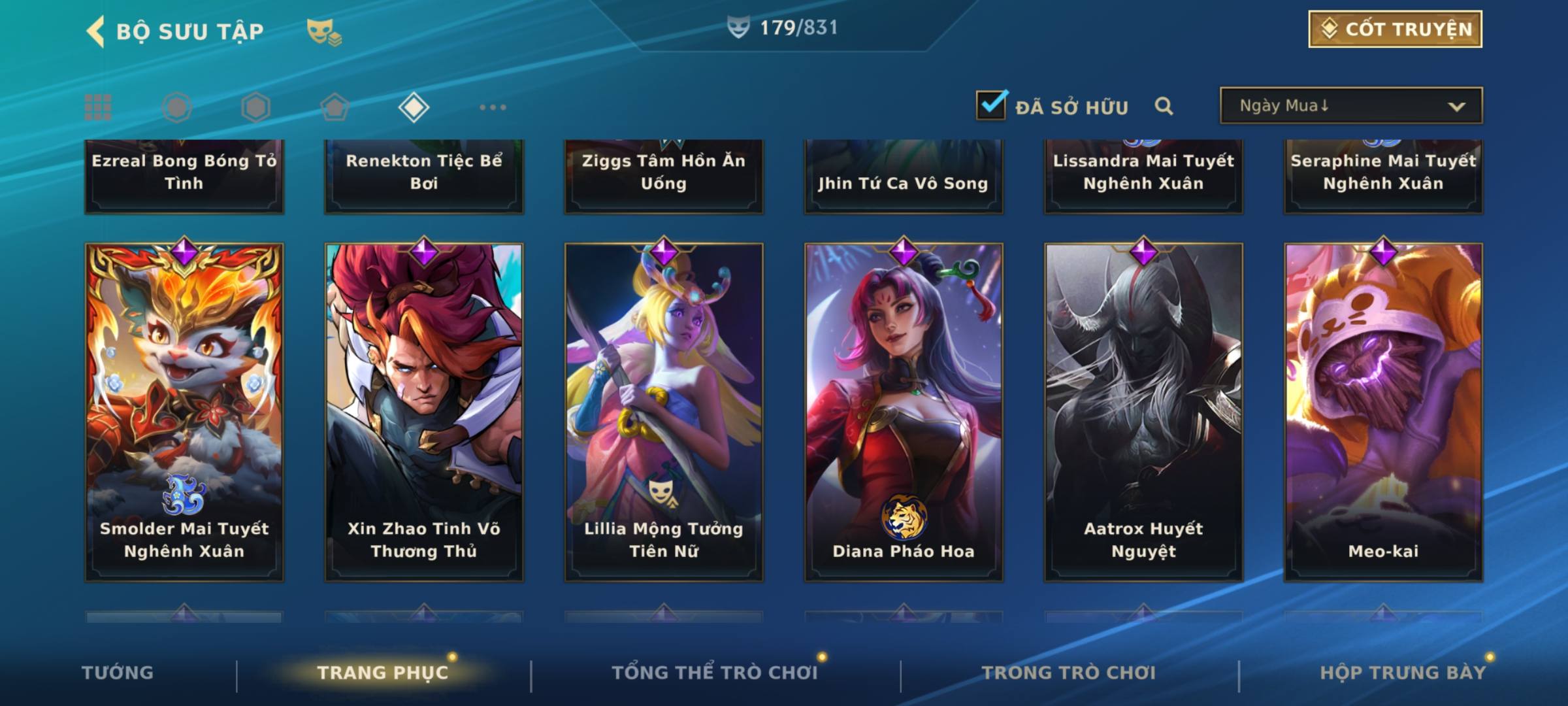Switch to the Tướng tab
Image resolution: width=1568 pixels, height=706 pixels.
point(118,673)
